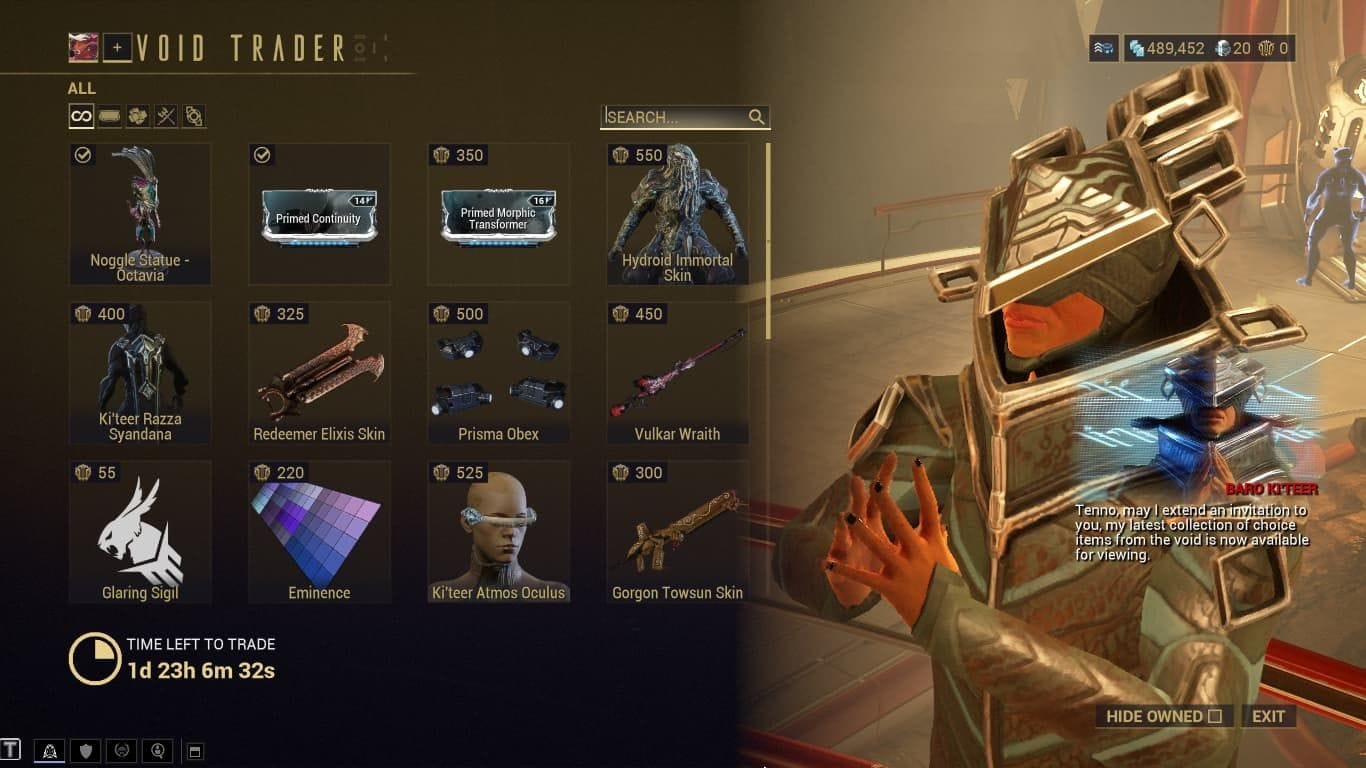The width and height of the screenshot is (1366, 768).
Task: Click the alerts icon in bottom bar
Action: (49, 750)
